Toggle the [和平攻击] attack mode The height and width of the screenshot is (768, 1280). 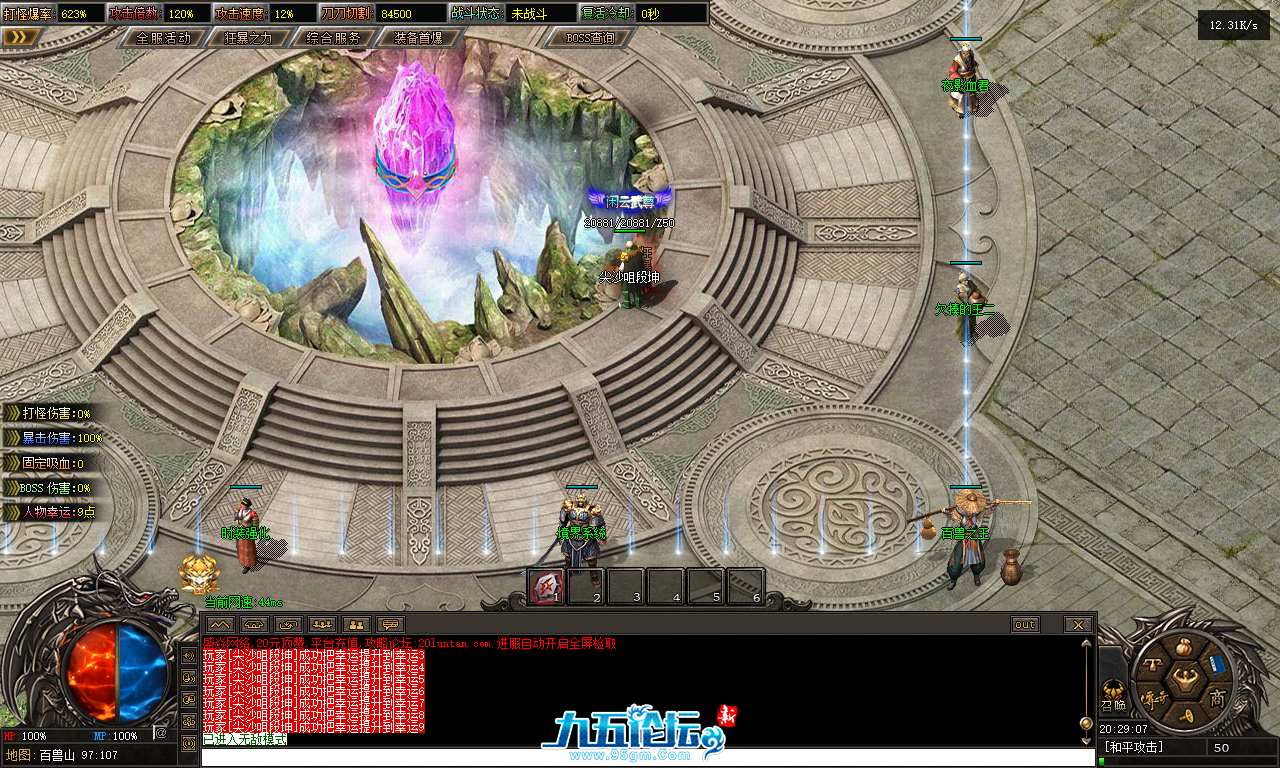[x=1133, y=746]
